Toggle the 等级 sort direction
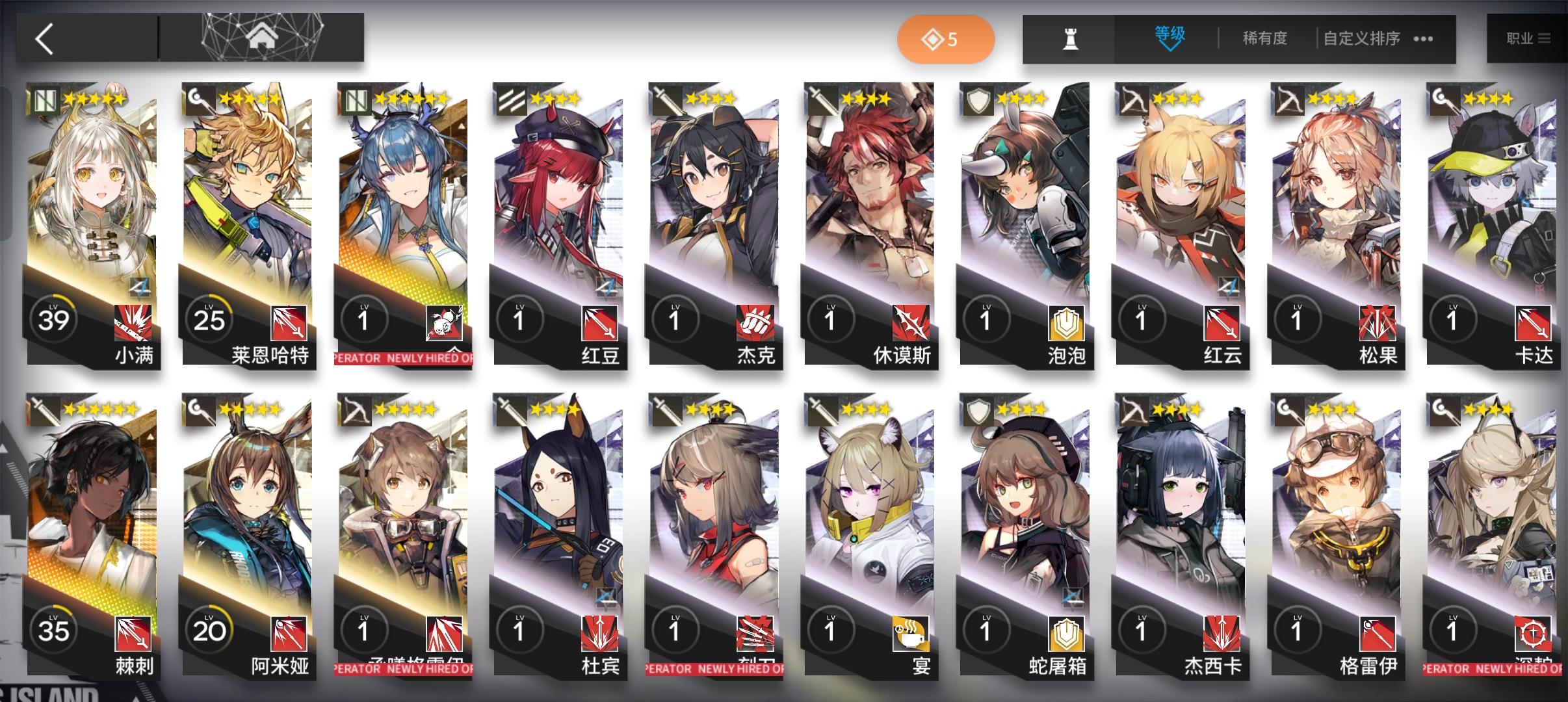This screenshot has height=702, width=1568. 1168,37
